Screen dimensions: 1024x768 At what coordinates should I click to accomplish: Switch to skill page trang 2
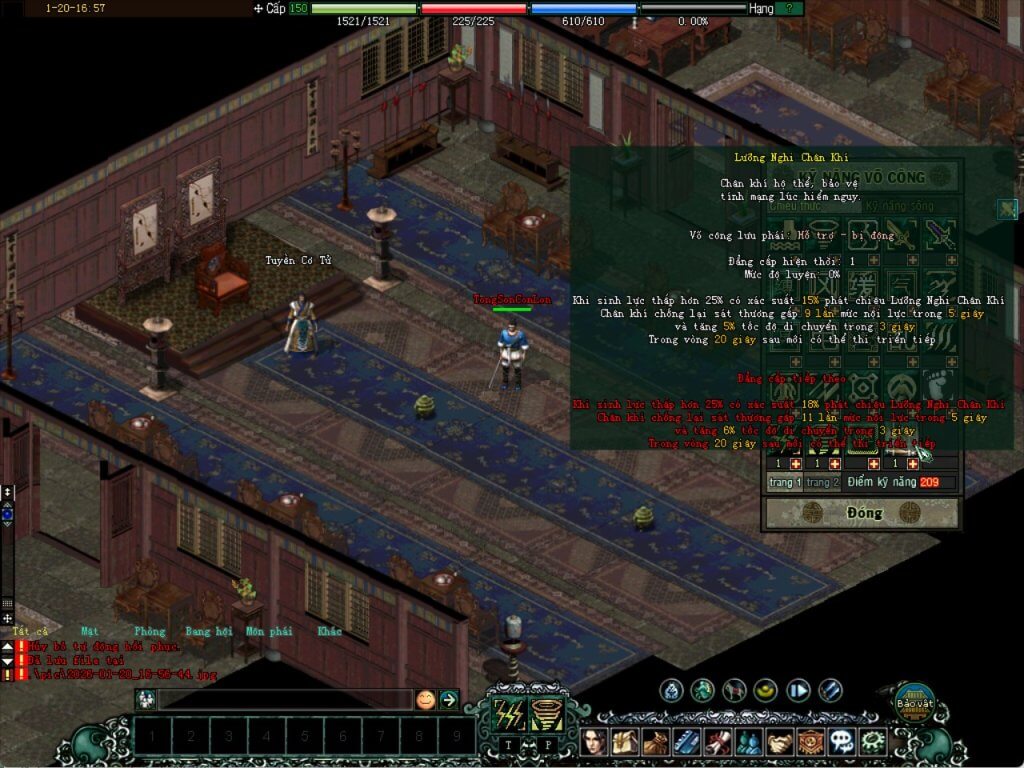click(823, 483)
